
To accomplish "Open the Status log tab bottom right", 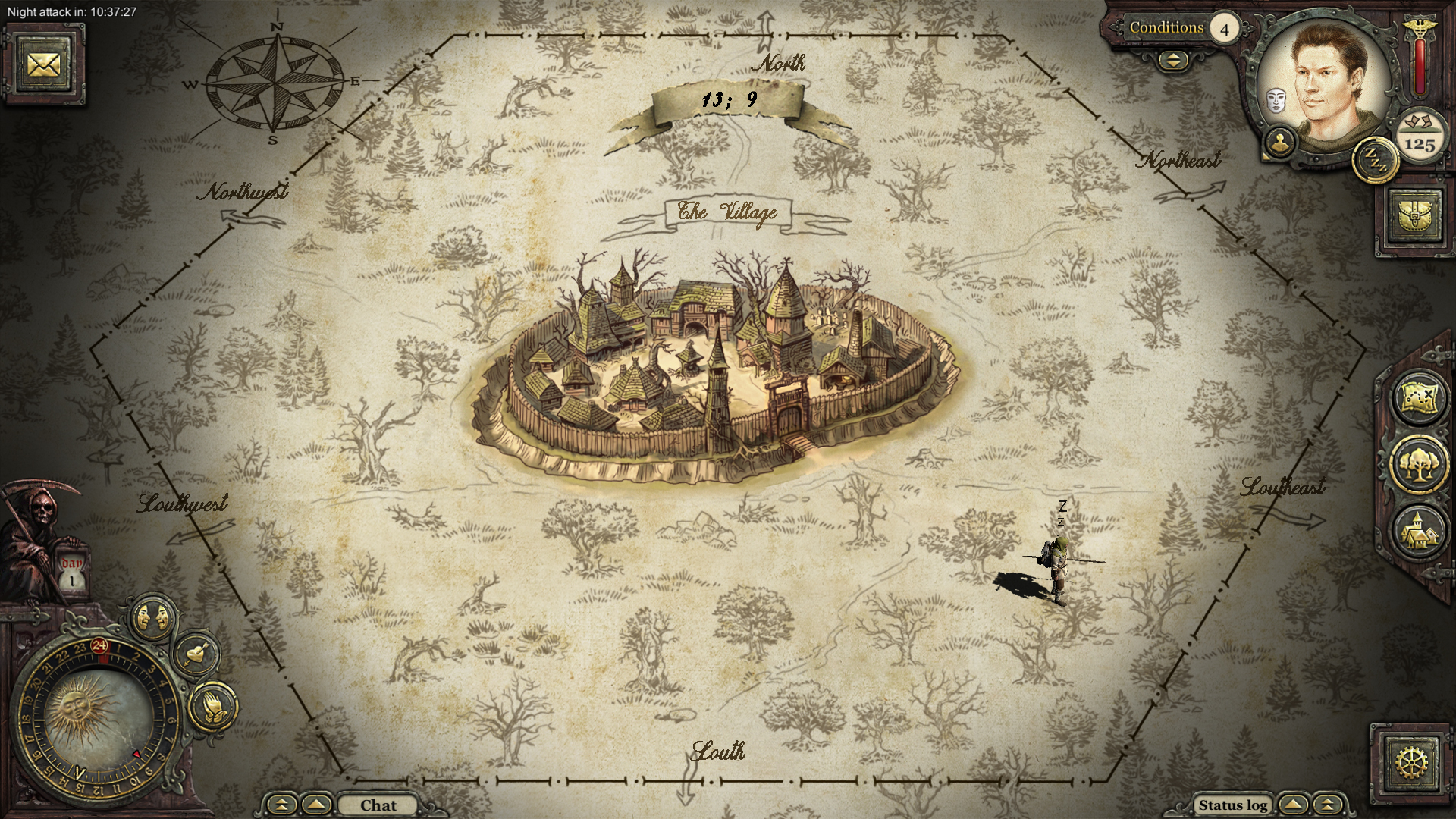I will click(x=1232, y=805).
